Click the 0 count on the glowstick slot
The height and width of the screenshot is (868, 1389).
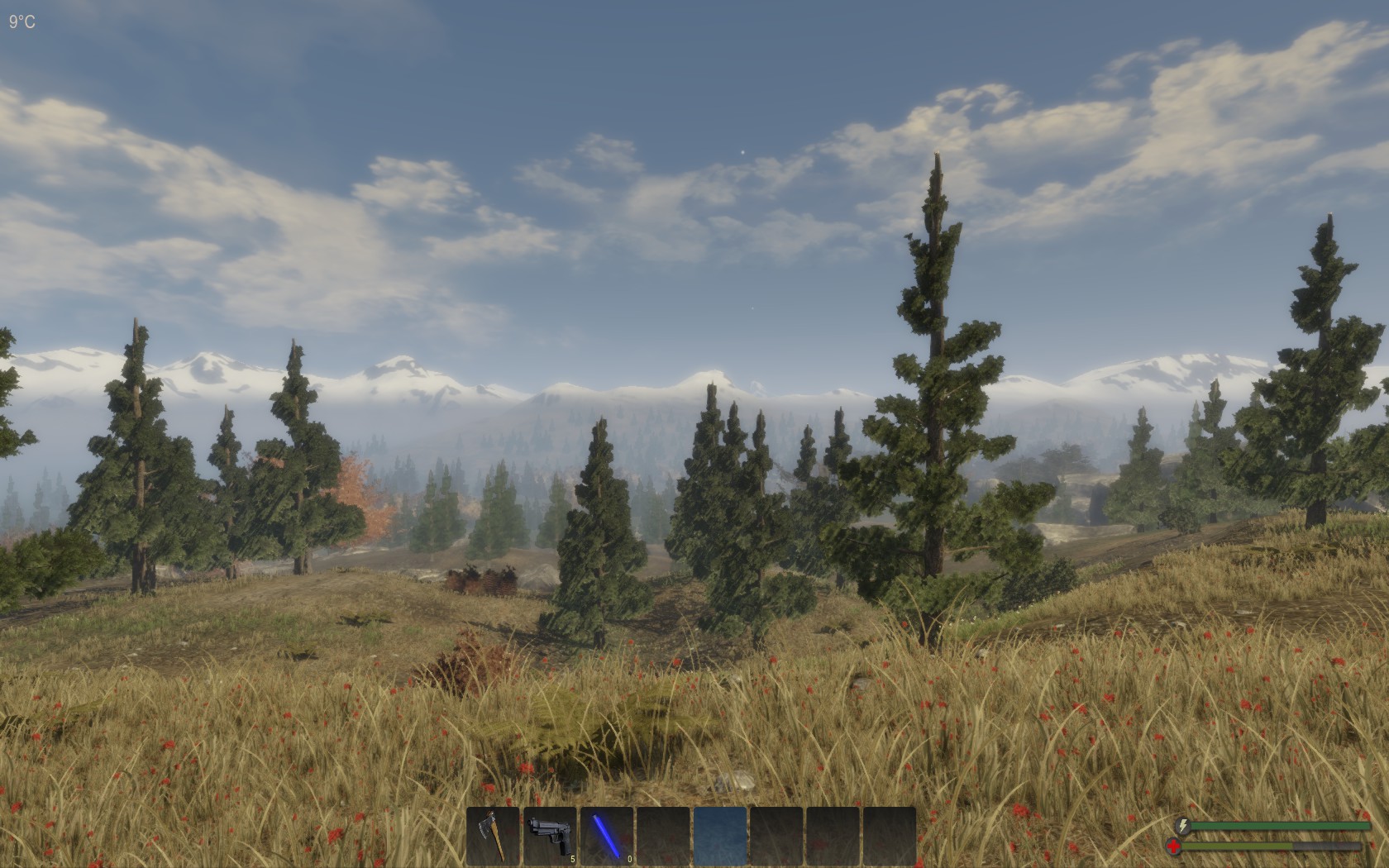[628, 858]
